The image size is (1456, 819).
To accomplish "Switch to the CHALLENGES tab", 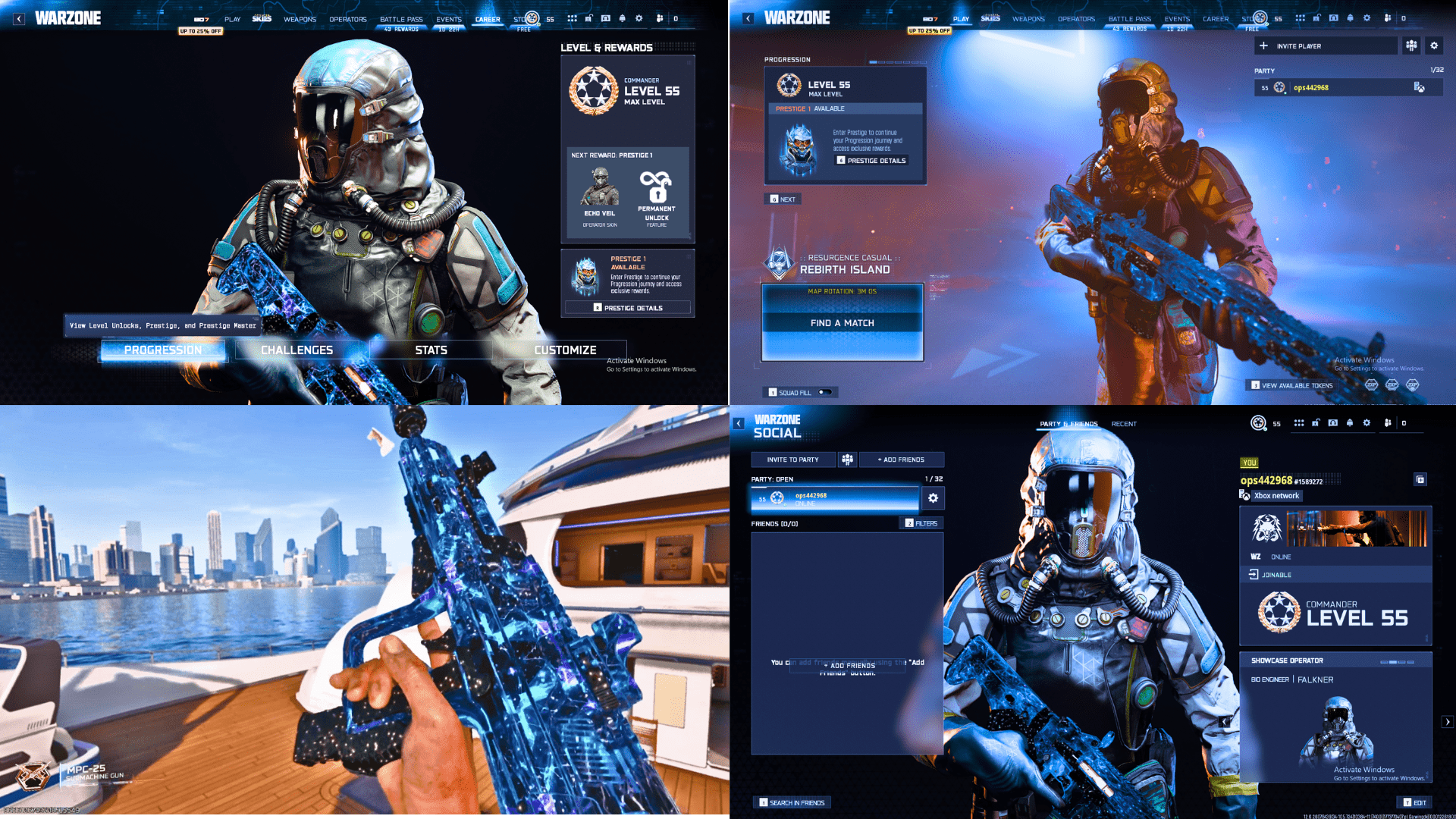I will pos(297,350).
